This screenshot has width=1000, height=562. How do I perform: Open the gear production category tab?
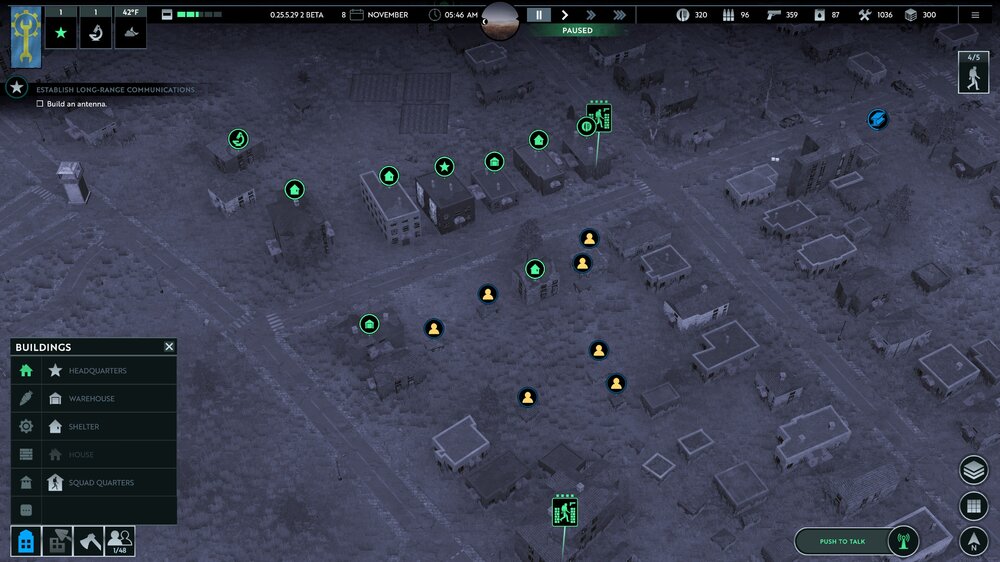point(26,426)
